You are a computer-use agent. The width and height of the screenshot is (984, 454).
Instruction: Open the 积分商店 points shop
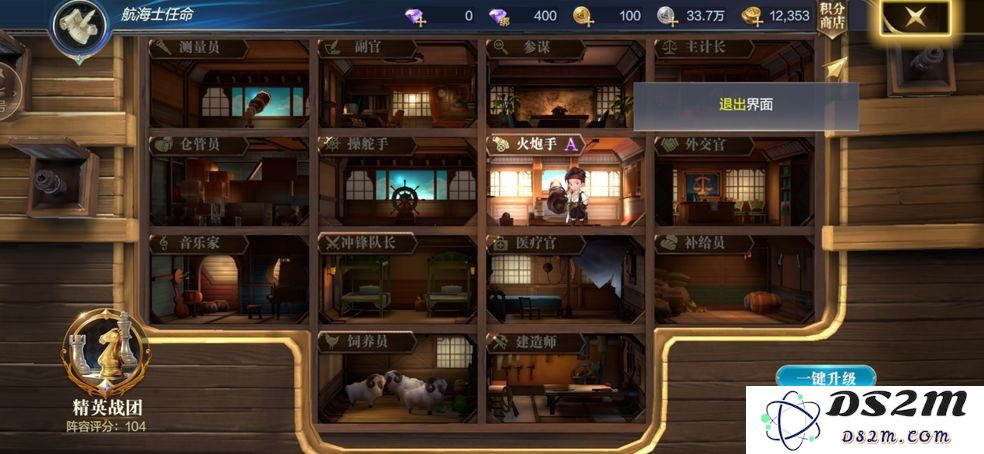pyautogui.click(x=831, y=19)
